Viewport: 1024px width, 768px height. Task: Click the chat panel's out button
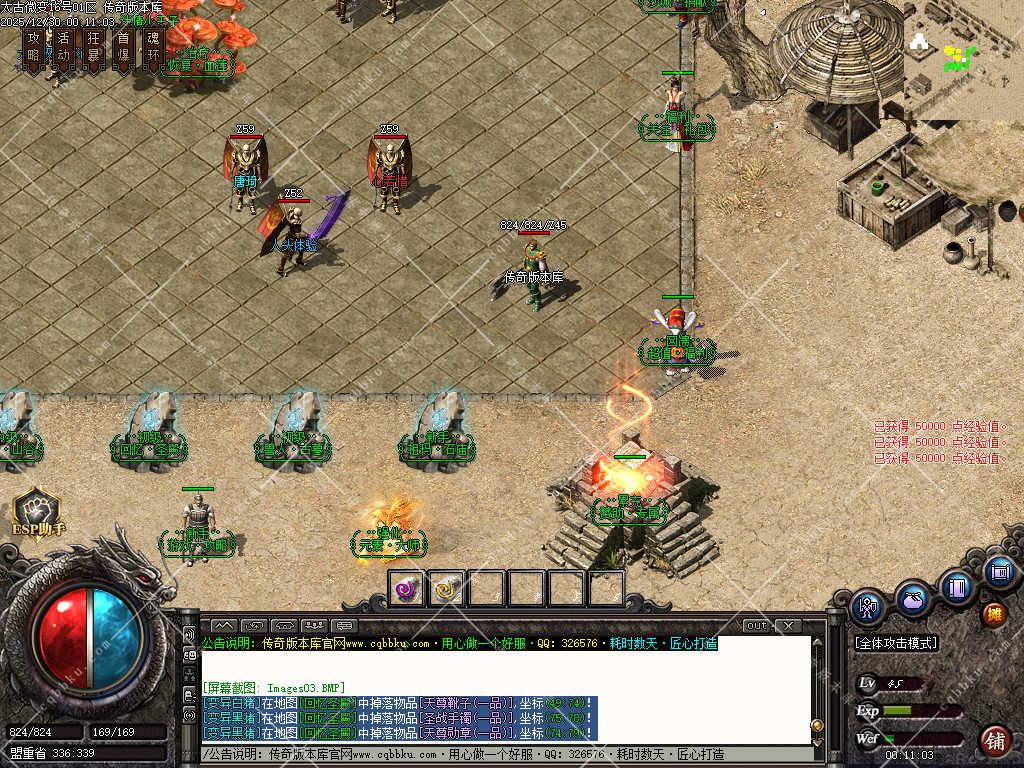point(757,626)
